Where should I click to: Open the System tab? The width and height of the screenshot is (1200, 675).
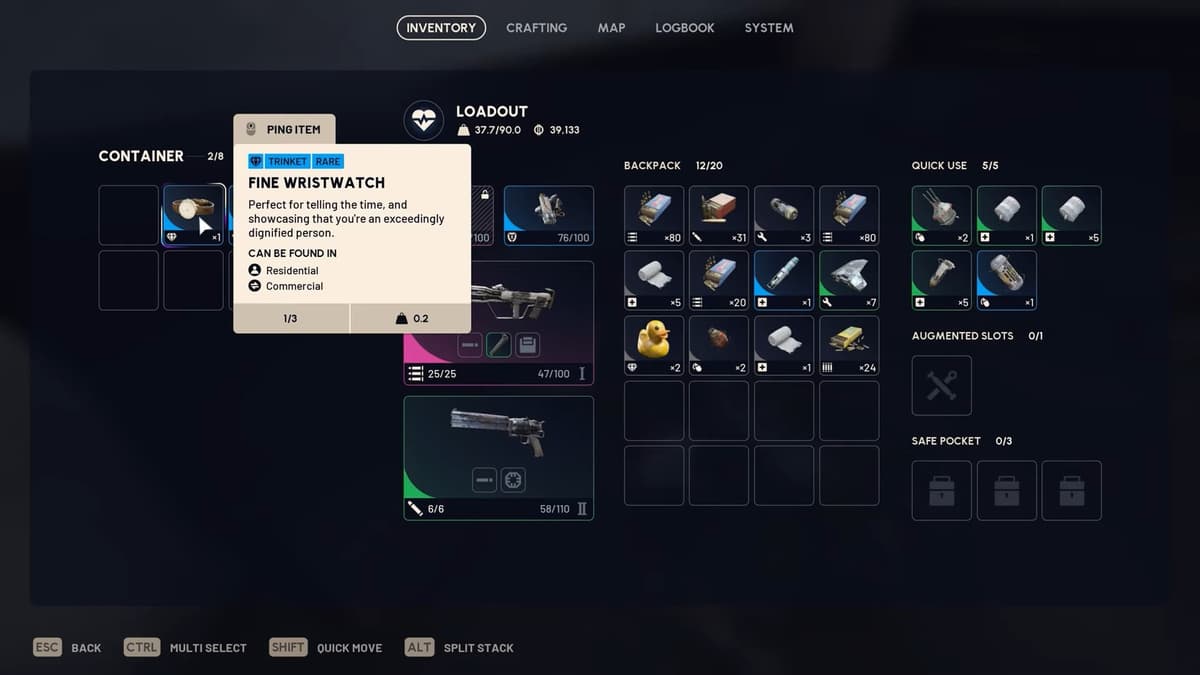point(768,28)
